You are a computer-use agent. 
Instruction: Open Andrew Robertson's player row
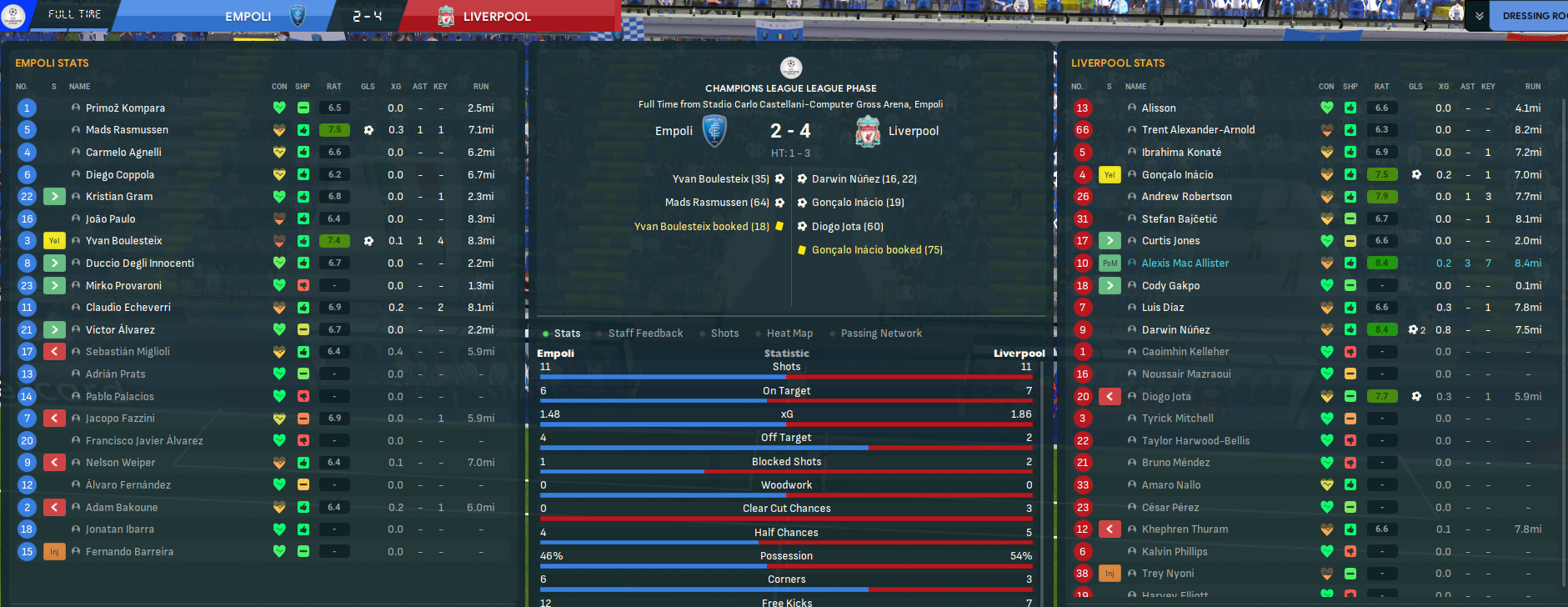click(x=1186, y=197)
